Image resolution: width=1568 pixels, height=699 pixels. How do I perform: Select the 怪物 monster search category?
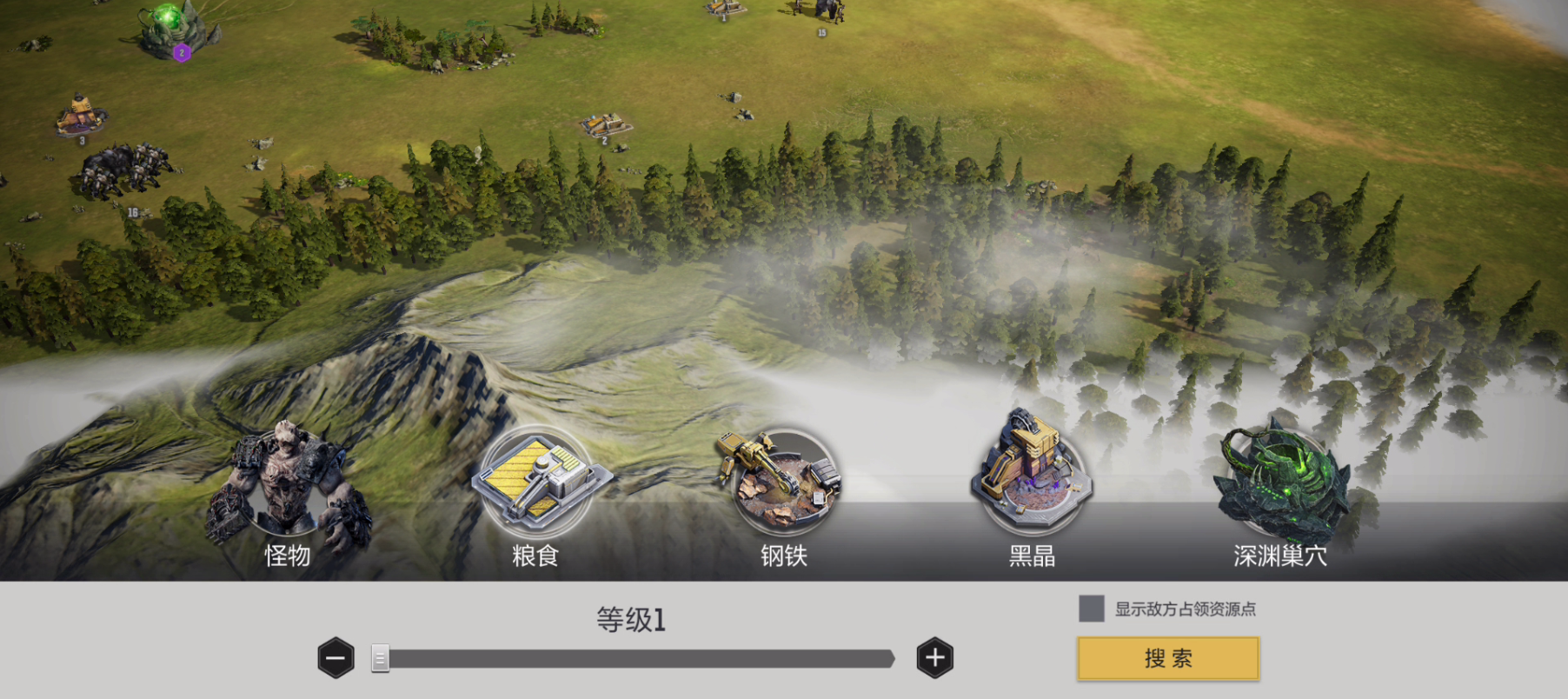(x=287, y=487)
